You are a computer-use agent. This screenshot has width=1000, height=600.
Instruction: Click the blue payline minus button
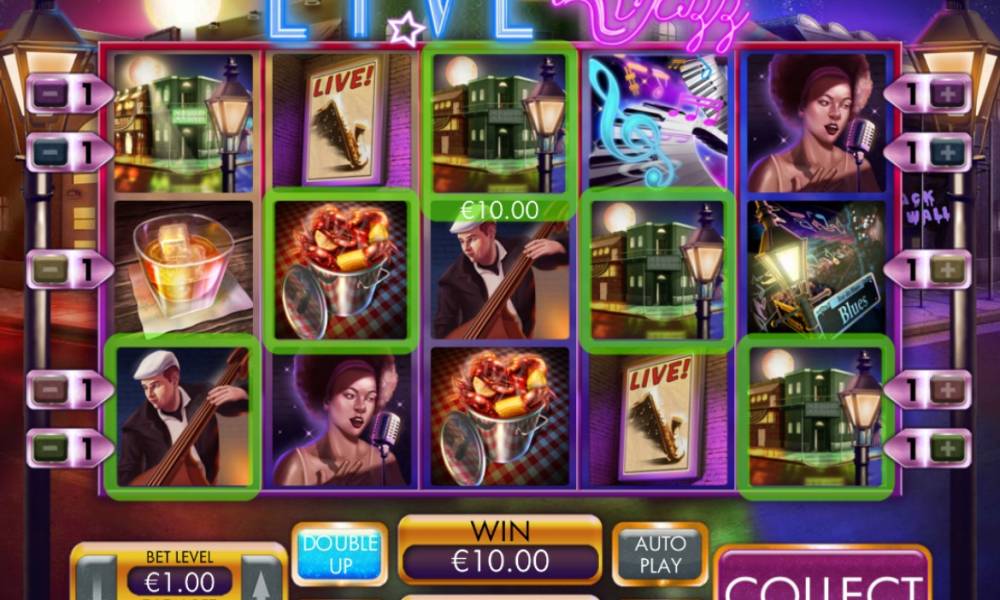click(51, 152)
